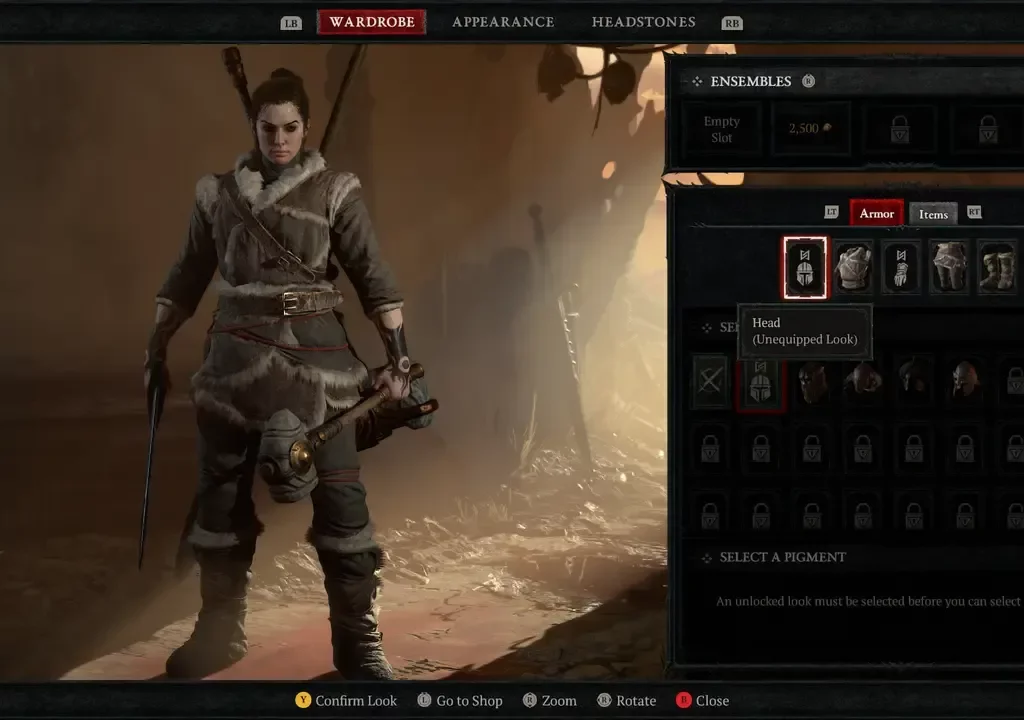
Task: Close the wardrobe screen
Action: pos(702,700)
